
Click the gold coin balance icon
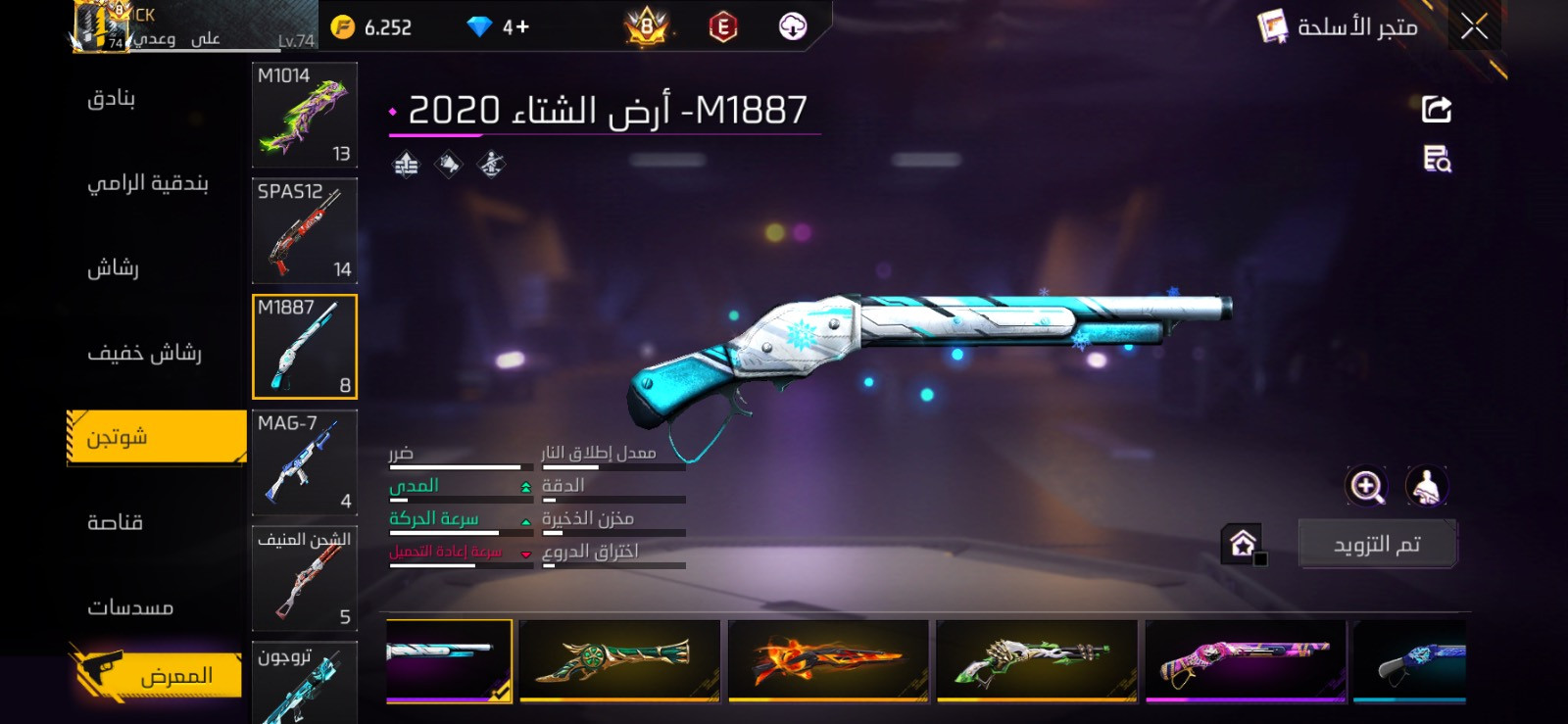click(342, 26)
